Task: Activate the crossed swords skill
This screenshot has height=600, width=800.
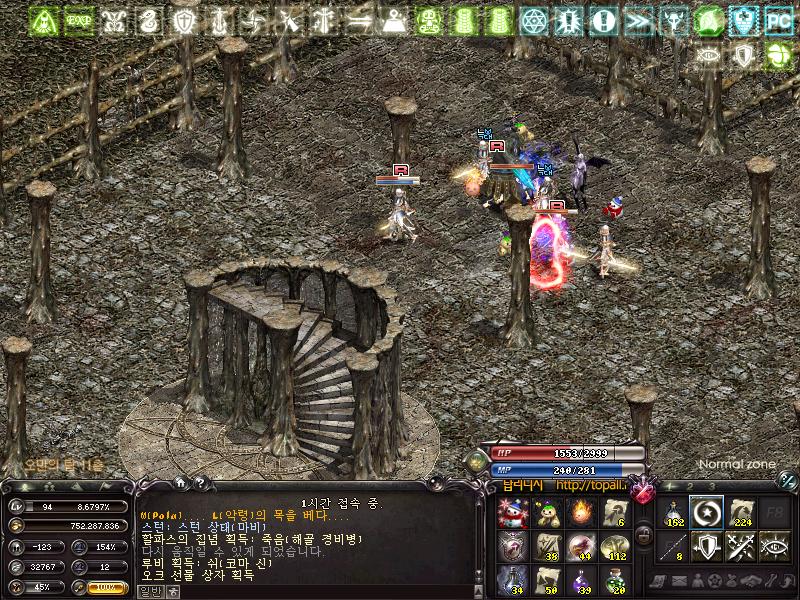Action: (x=742, y=547)
